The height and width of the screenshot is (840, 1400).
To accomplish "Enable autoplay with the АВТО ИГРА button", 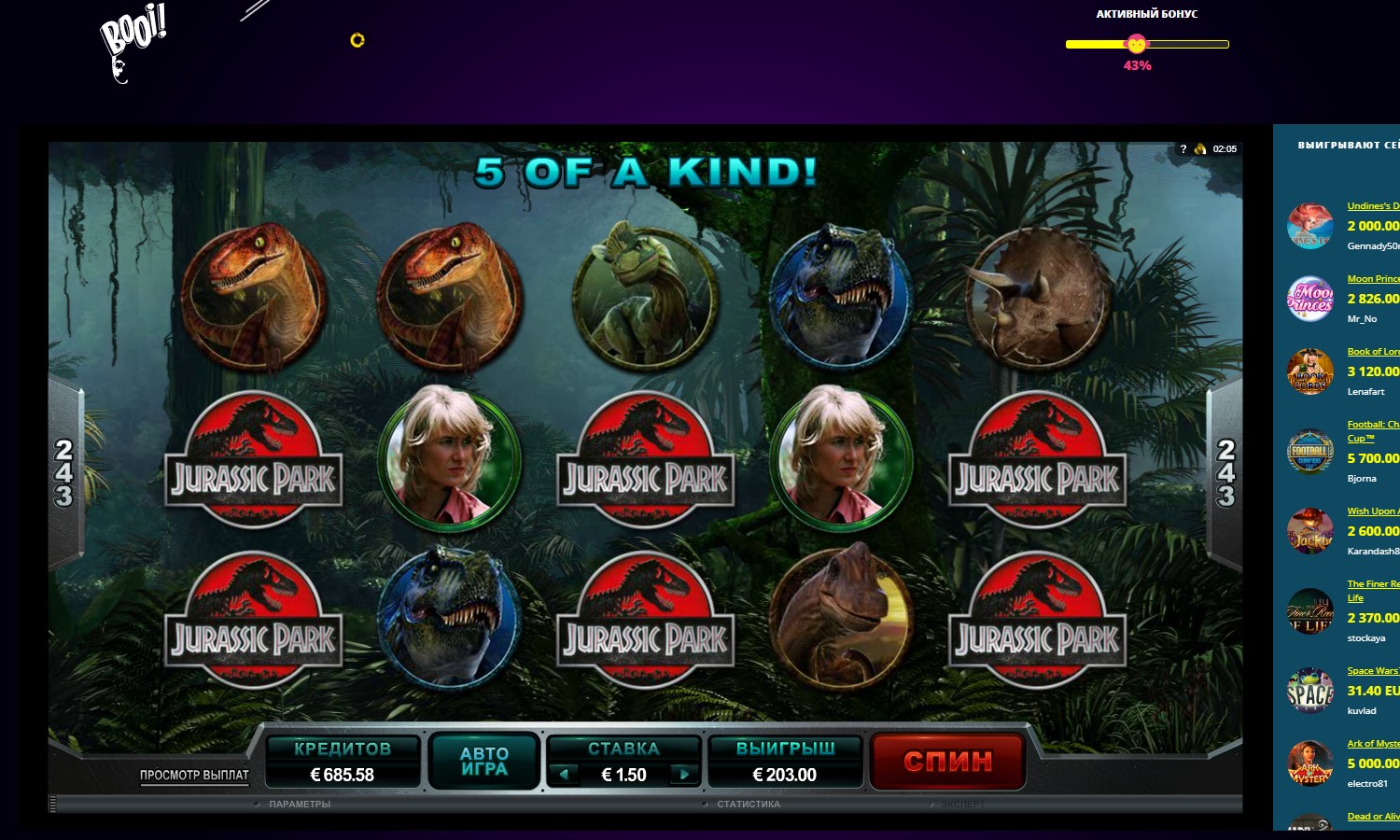I will pyautogui.click(x=483, y=762).
